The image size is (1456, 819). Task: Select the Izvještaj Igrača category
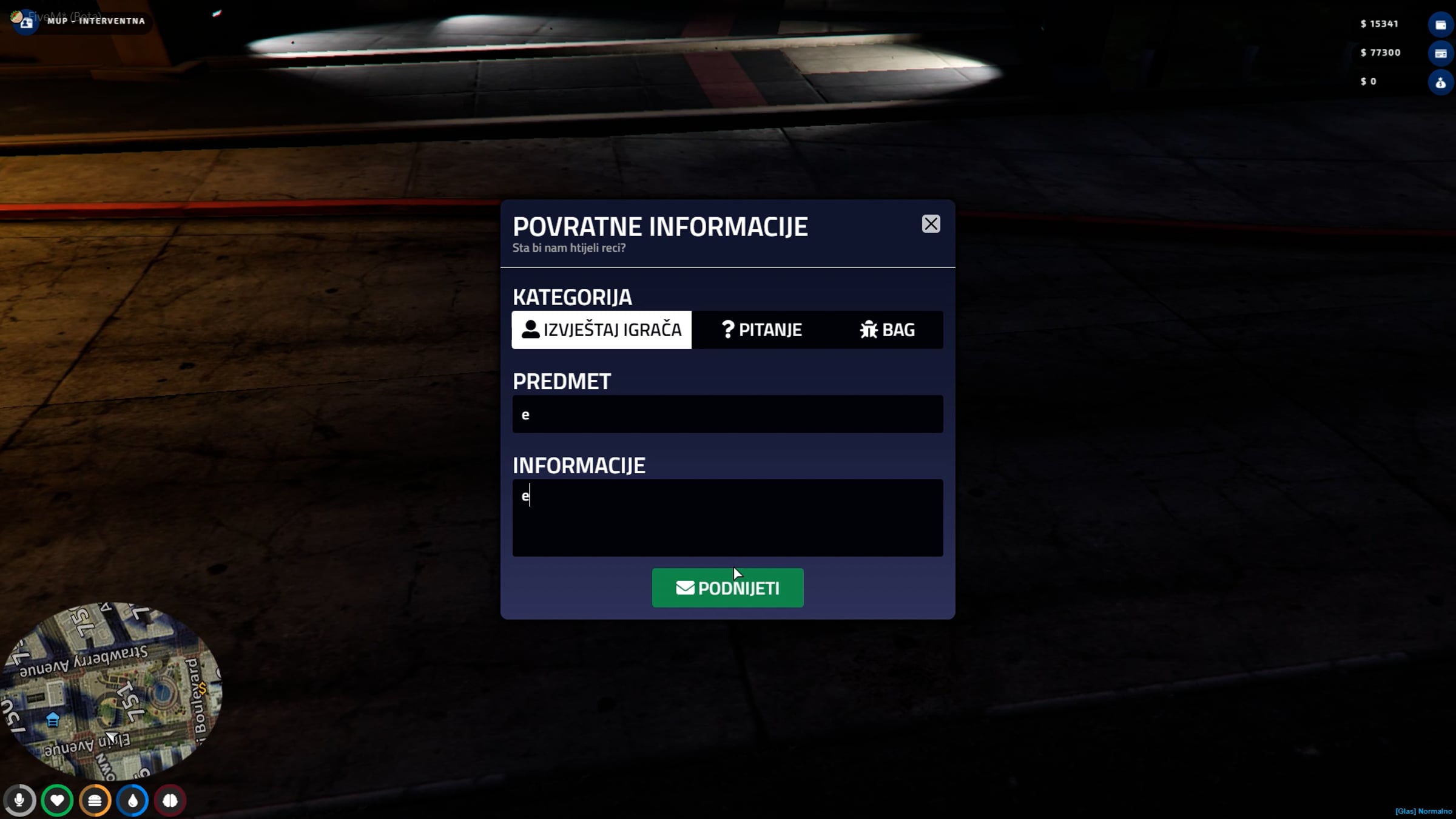pos(601,330)
